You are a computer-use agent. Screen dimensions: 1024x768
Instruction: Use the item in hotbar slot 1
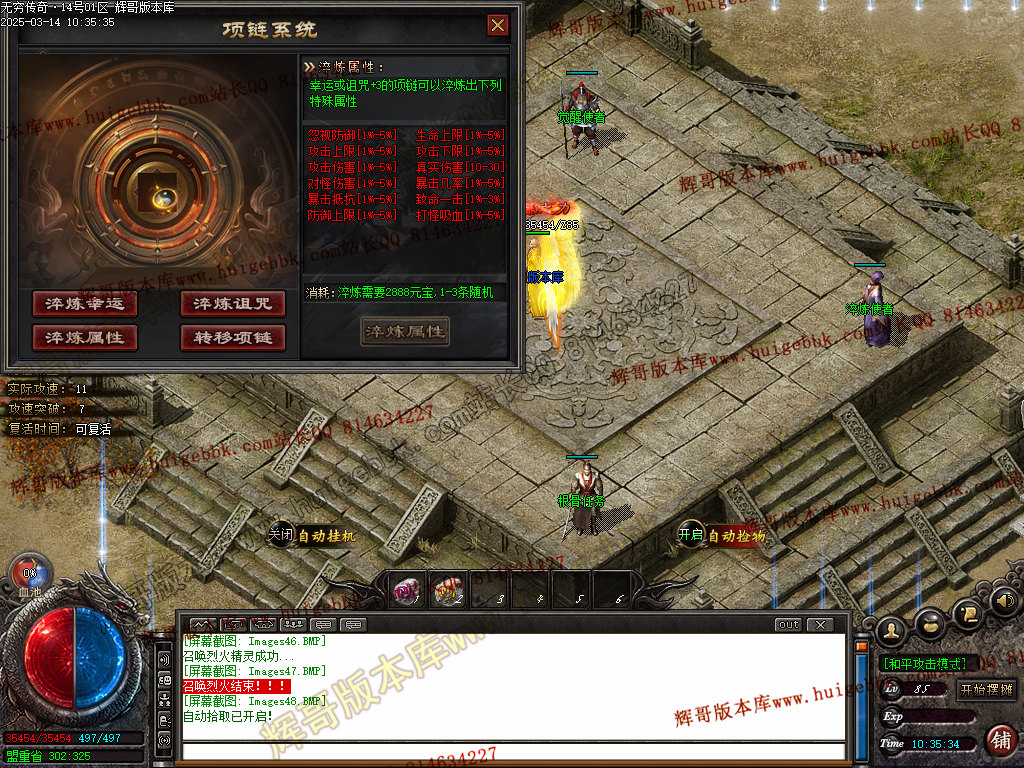(406, 592)
